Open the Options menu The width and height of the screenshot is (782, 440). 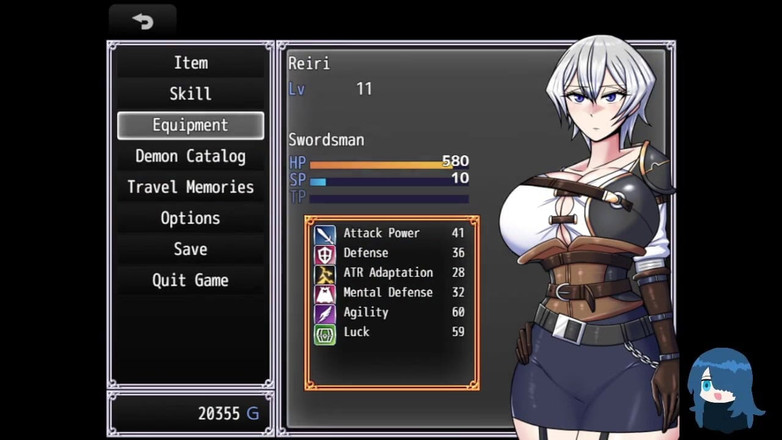(x=190, y=218)
